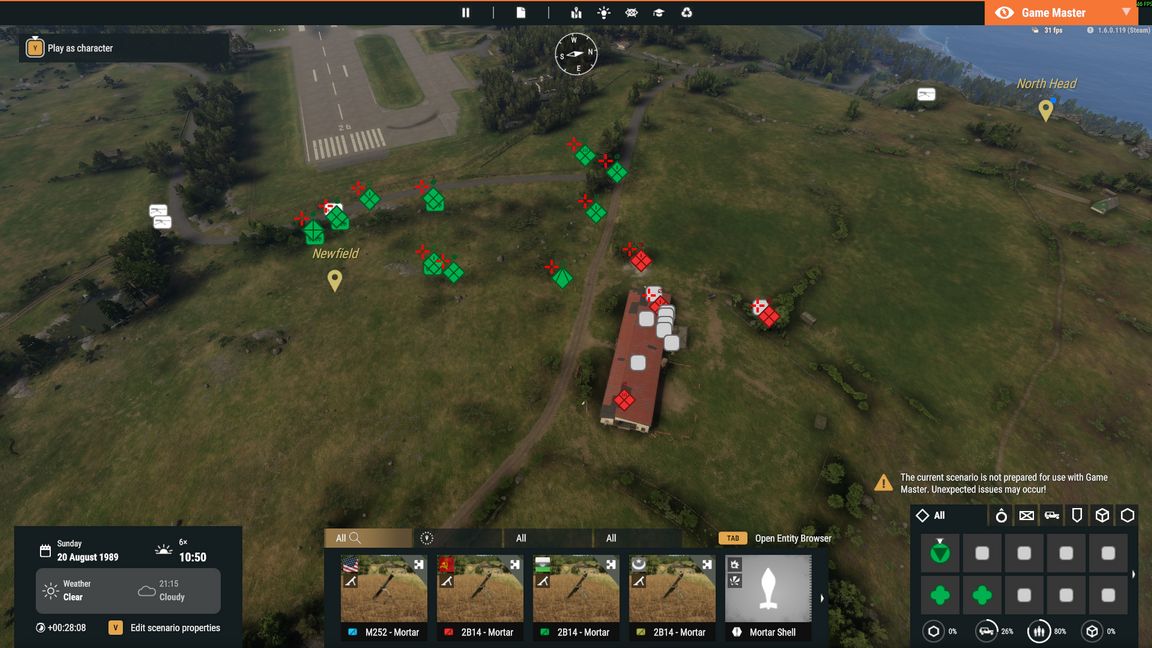
Task: Pause the simulation from the top toolbar
Action: click(465, 13)
